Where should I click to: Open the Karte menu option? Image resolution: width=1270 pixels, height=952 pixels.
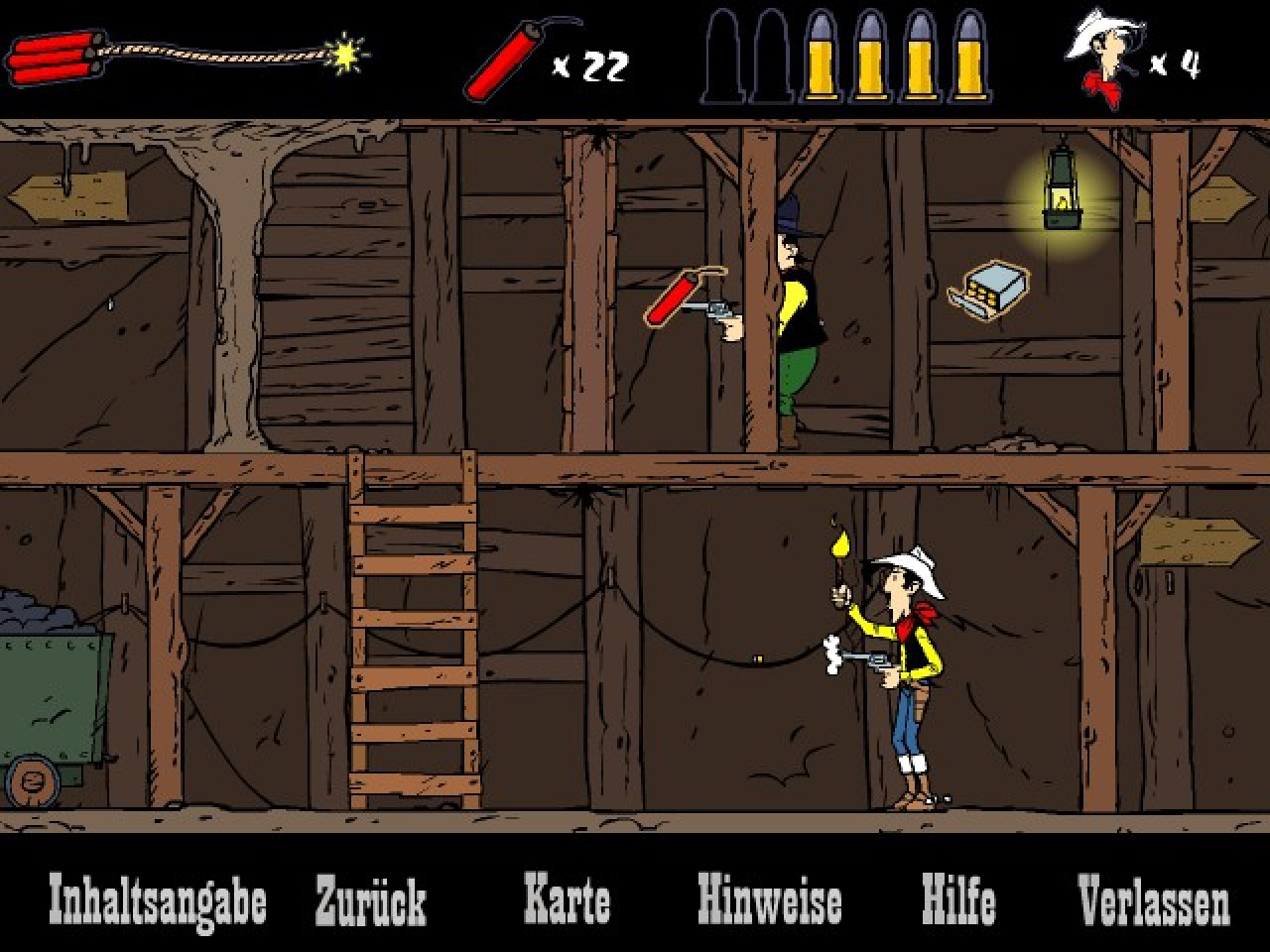click(570, 900)
